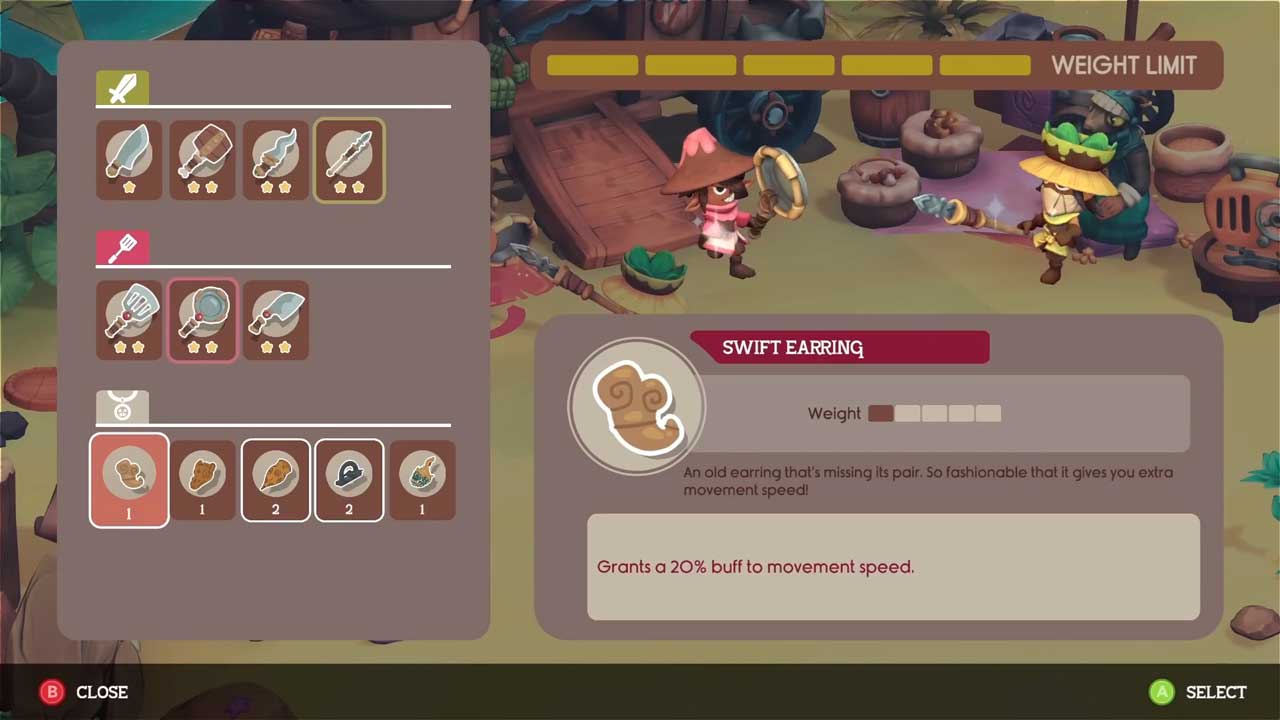This screenshot has height=720, width=1280.
Task: Select the Swift Earring trinket slot
Action: [x=129, y=480]
